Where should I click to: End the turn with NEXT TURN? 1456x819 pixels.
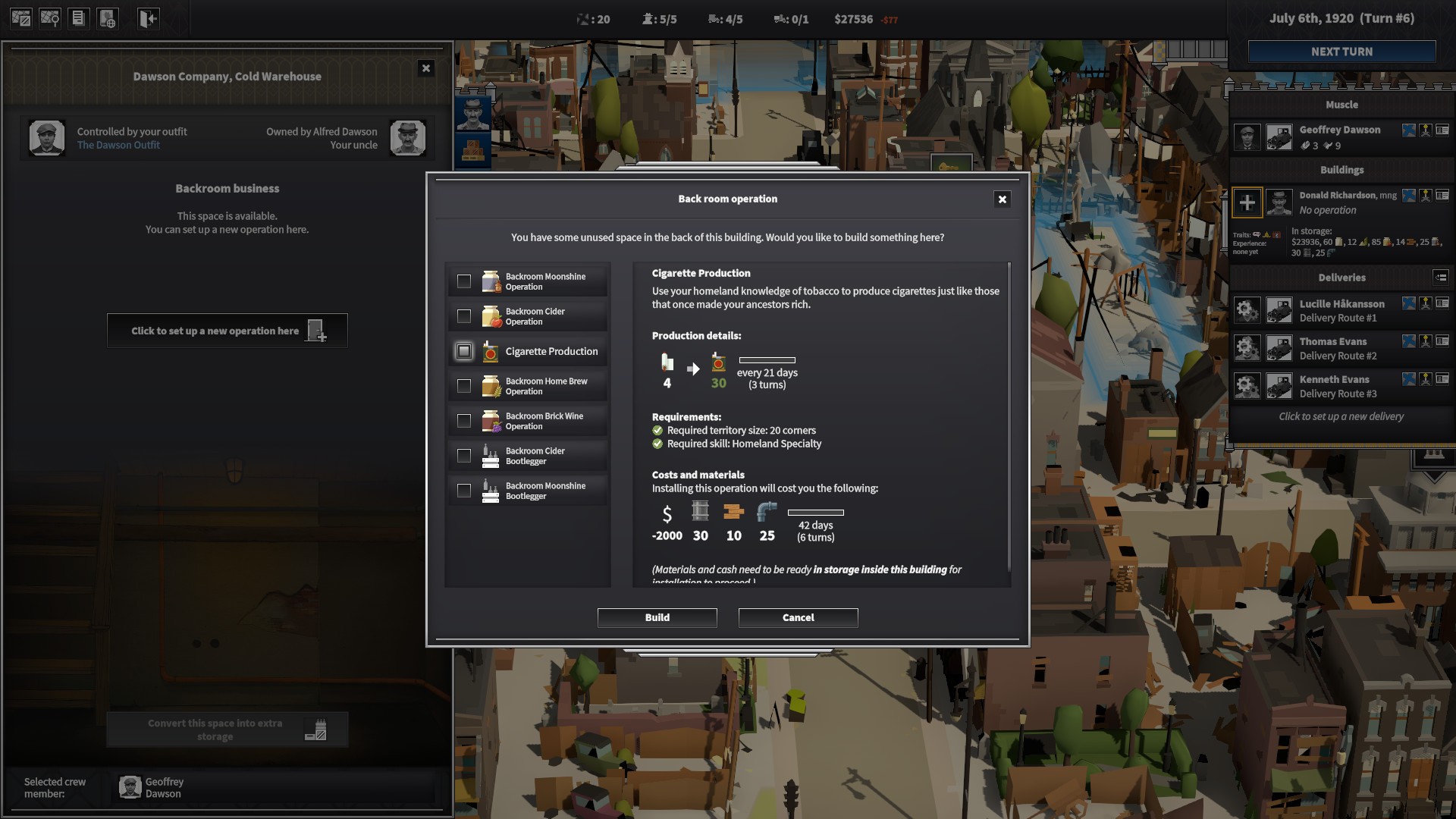1341,52
